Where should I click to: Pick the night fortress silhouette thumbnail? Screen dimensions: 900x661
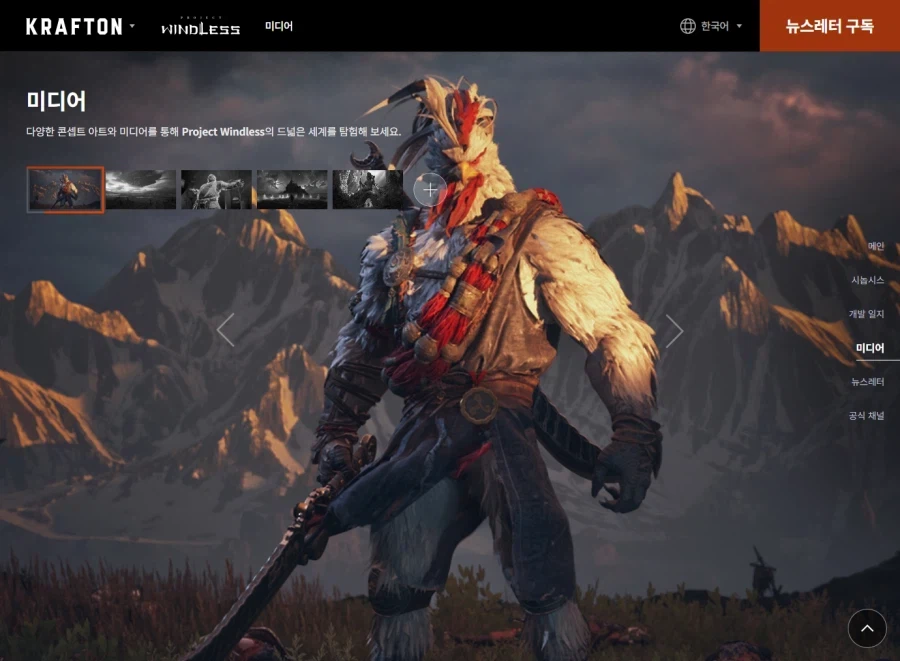(292, 189)
